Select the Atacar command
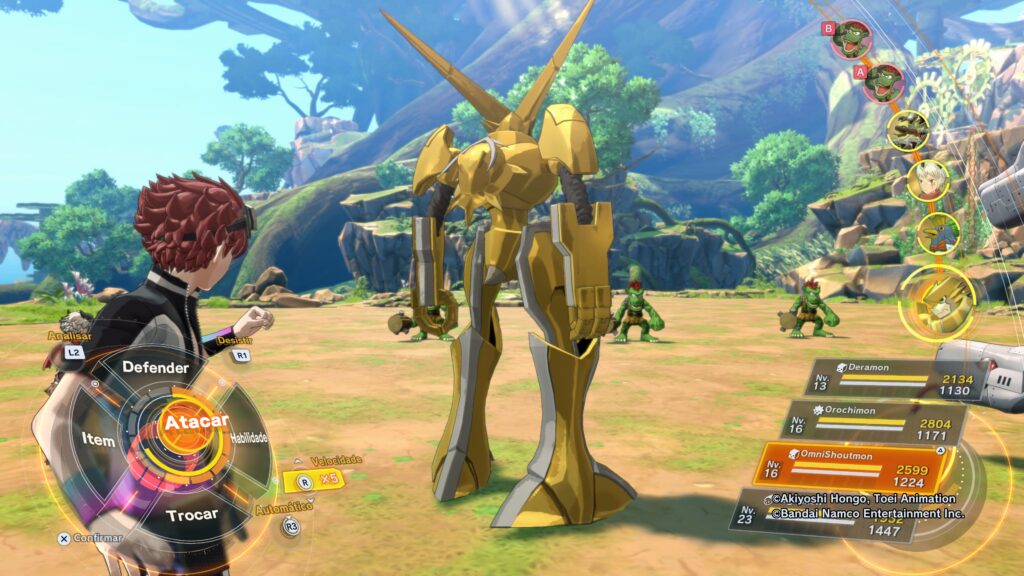The height and width of the screenshot is (576, 1024). [x=196, y=422]
